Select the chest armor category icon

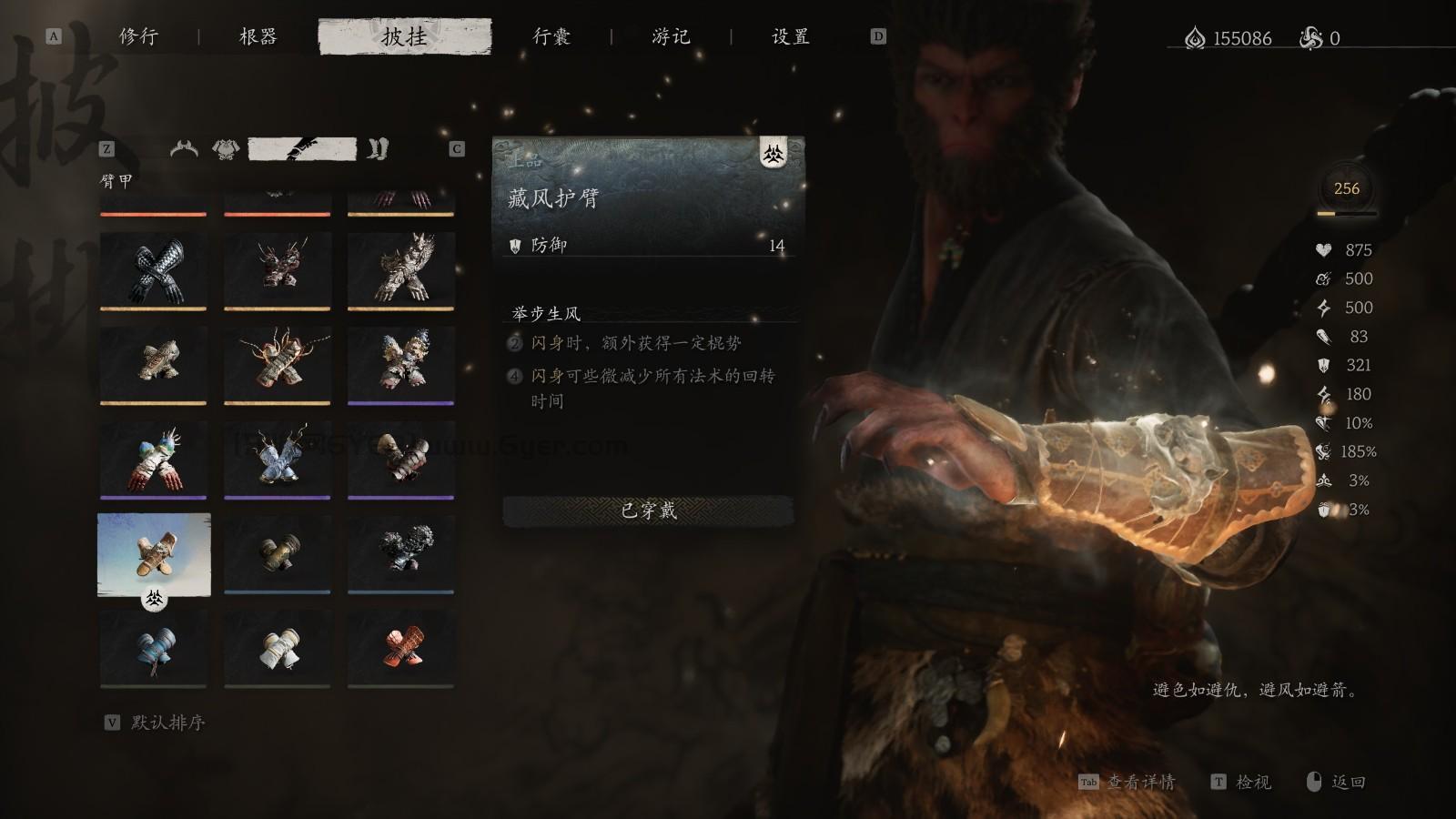[227, 148]
